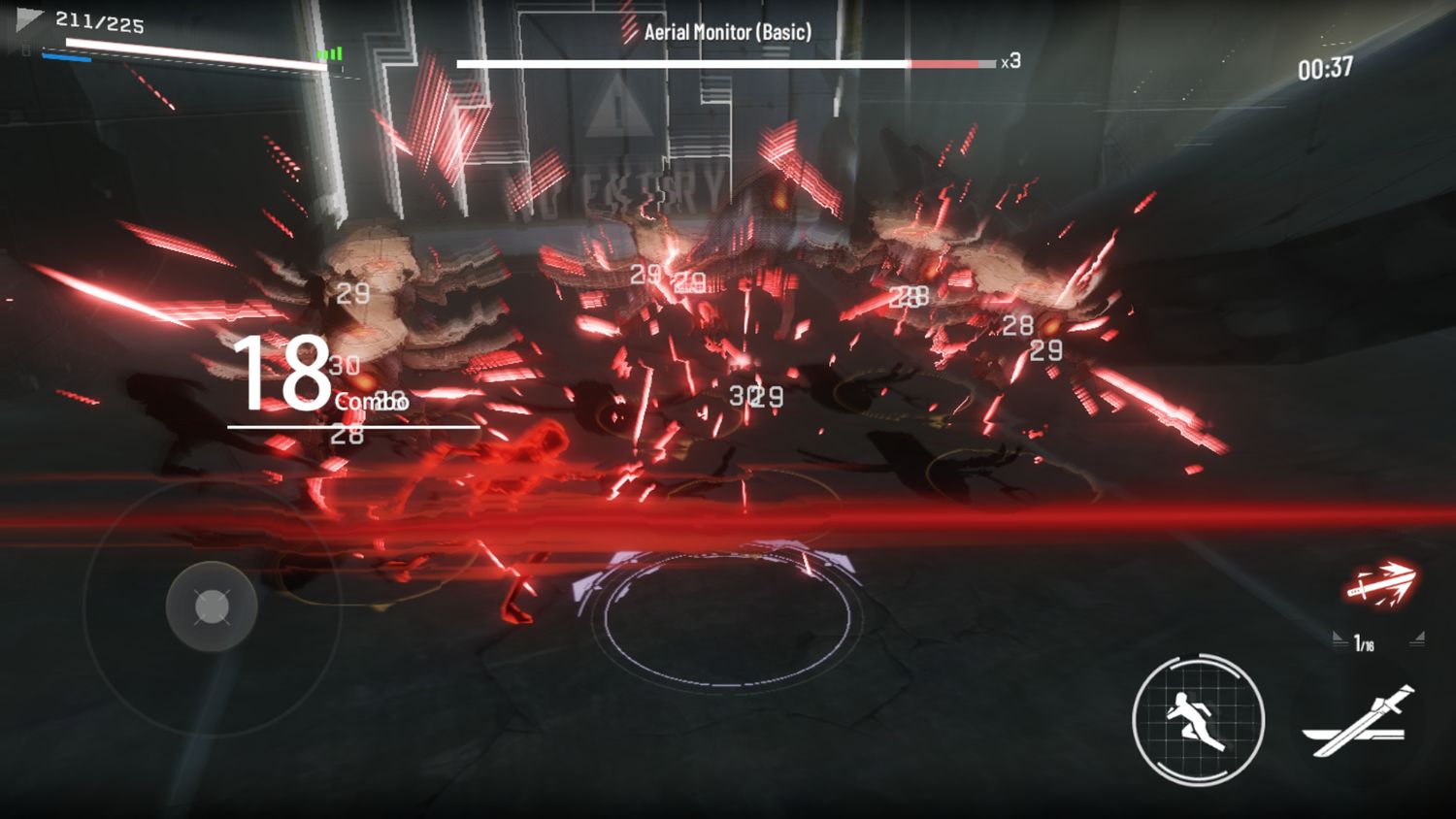Tap the dodge button with running figure
Screen dimensions: 1456x819
click(1198, 720)
